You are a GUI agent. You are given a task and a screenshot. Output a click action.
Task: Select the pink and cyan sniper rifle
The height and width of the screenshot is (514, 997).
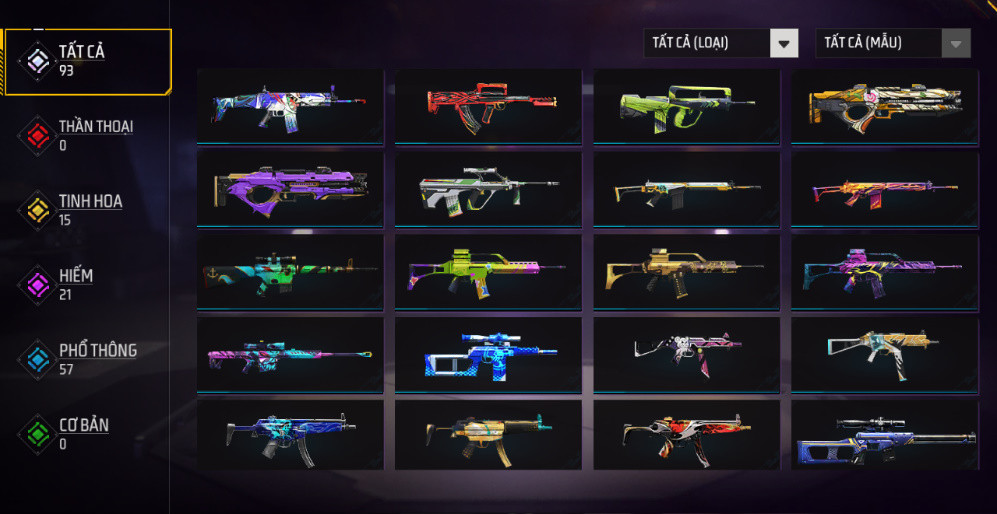coord(290,353)
